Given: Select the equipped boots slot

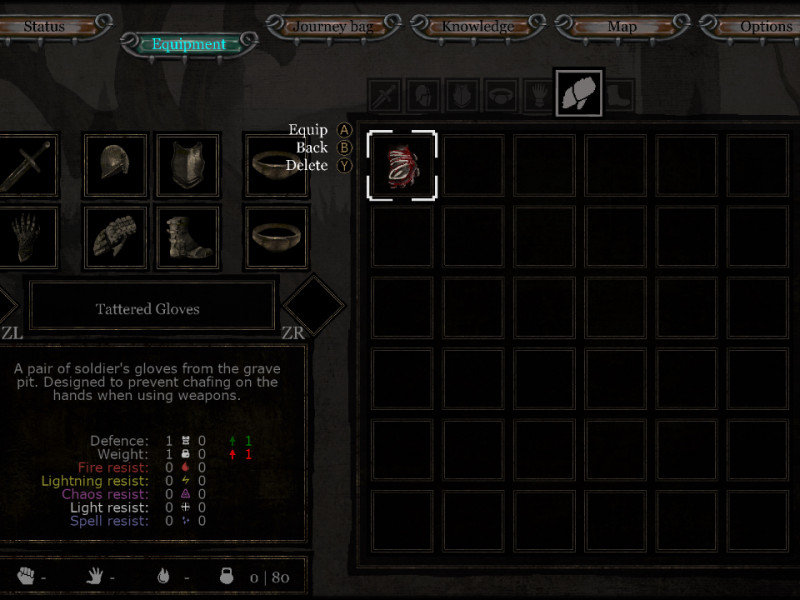Looking at the screenshot, I should point(187,237).
